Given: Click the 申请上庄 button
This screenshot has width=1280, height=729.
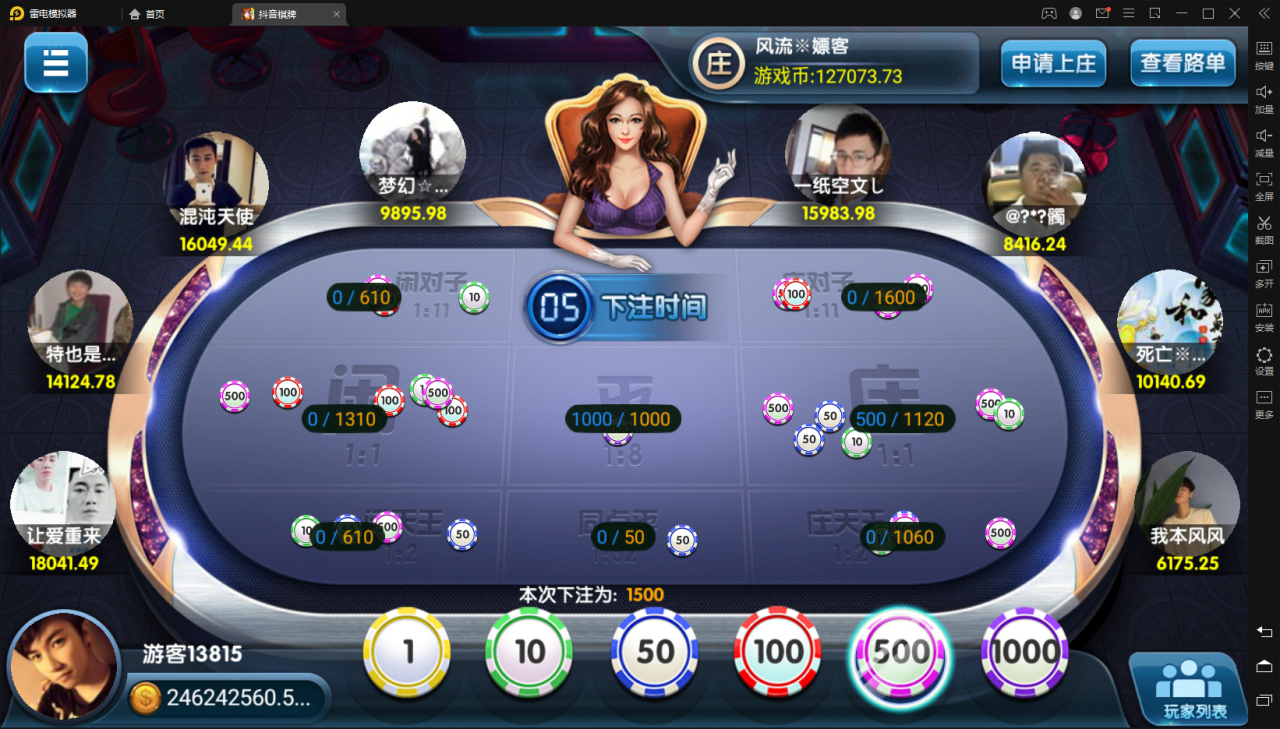Looking at the screenshot, I should [x=1053, y=63].
